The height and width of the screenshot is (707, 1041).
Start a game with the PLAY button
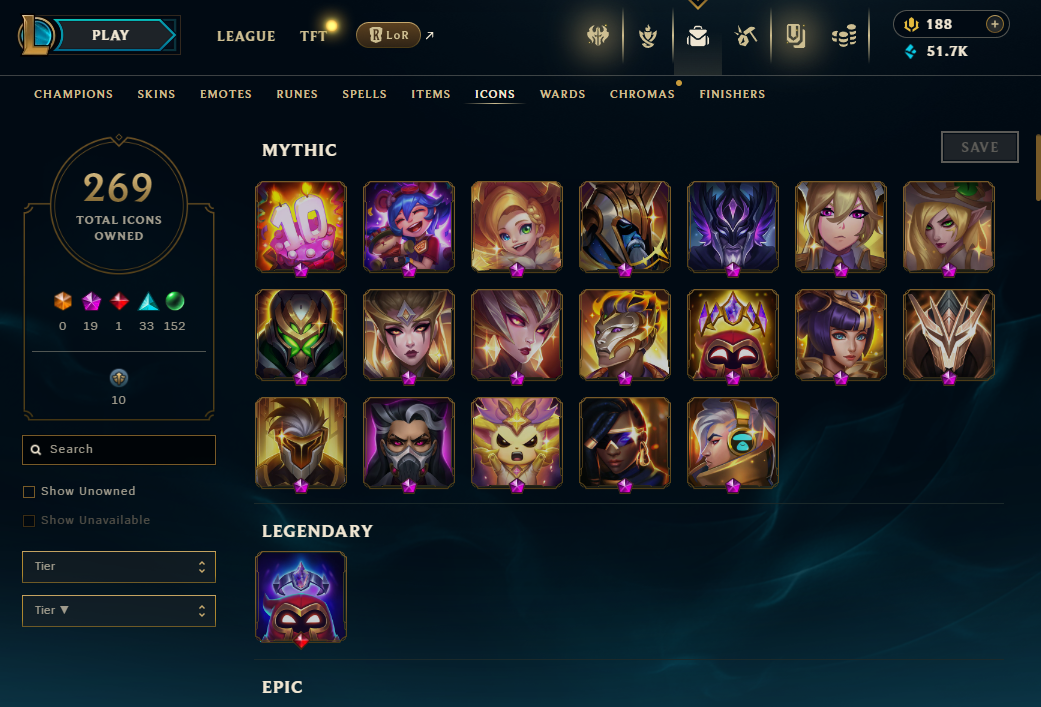click(x=110, y=35)
